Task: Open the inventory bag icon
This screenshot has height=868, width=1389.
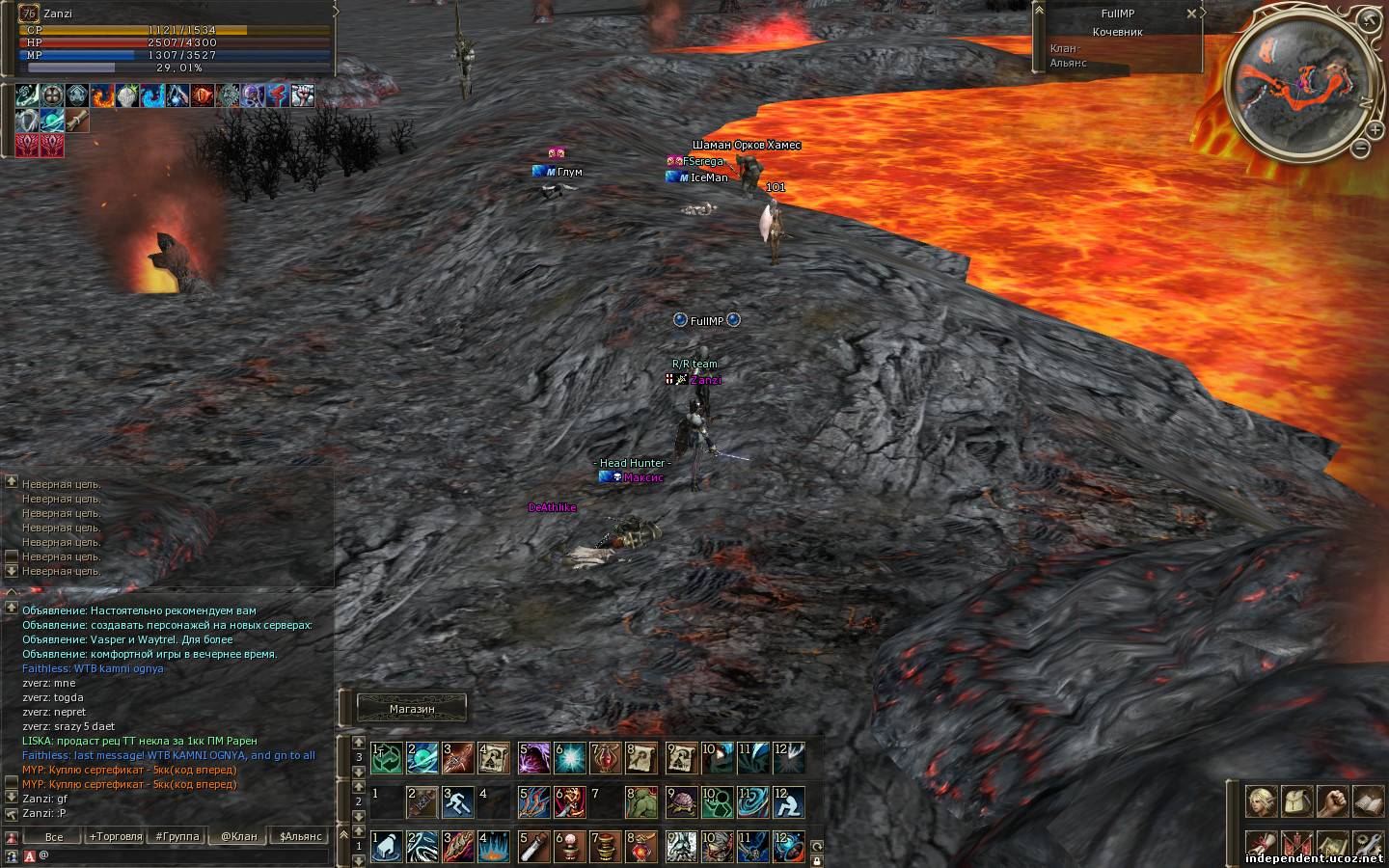Action: point(1295,800)
